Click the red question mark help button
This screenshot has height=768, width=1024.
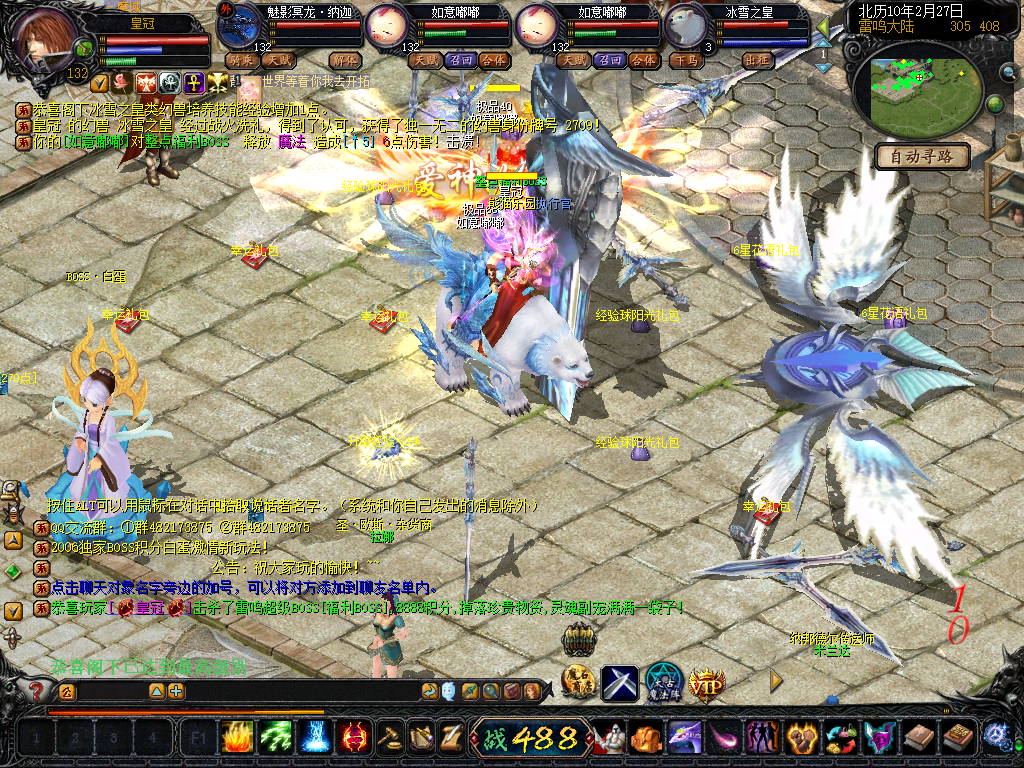tap(37, 690)
